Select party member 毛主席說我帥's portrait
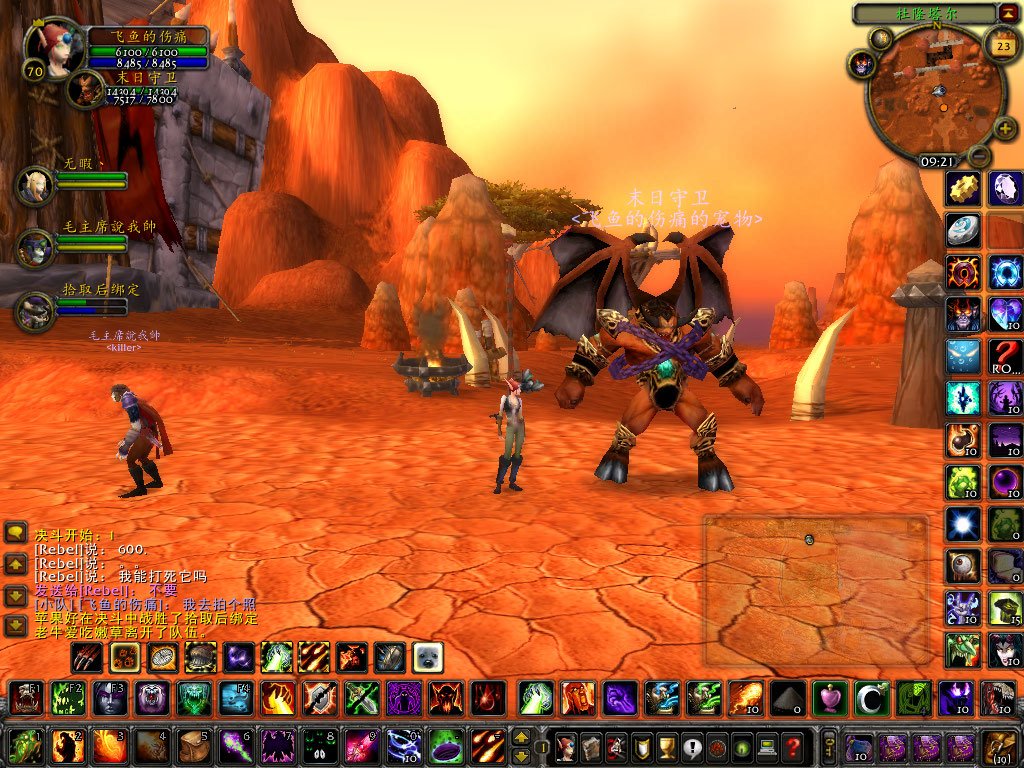 (35, 248)
